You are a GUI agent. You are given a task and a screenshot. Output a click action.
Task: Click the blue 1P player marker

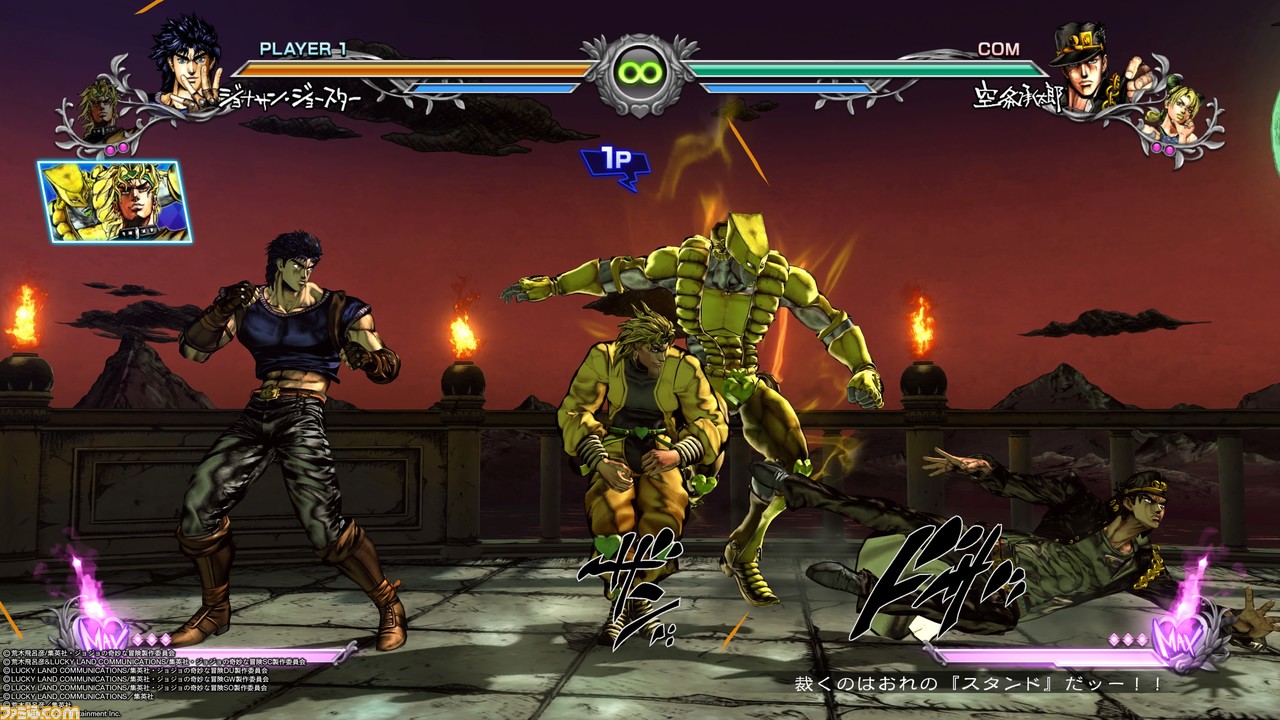[x=616, y=165]
